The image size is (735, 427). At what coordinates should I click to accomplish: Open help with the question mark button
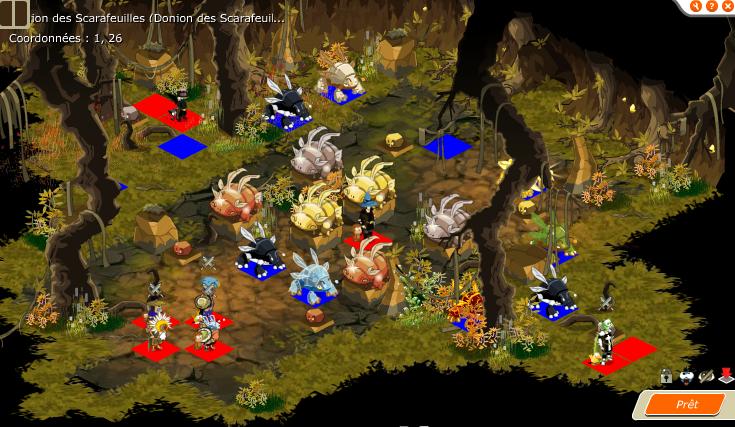709,5
